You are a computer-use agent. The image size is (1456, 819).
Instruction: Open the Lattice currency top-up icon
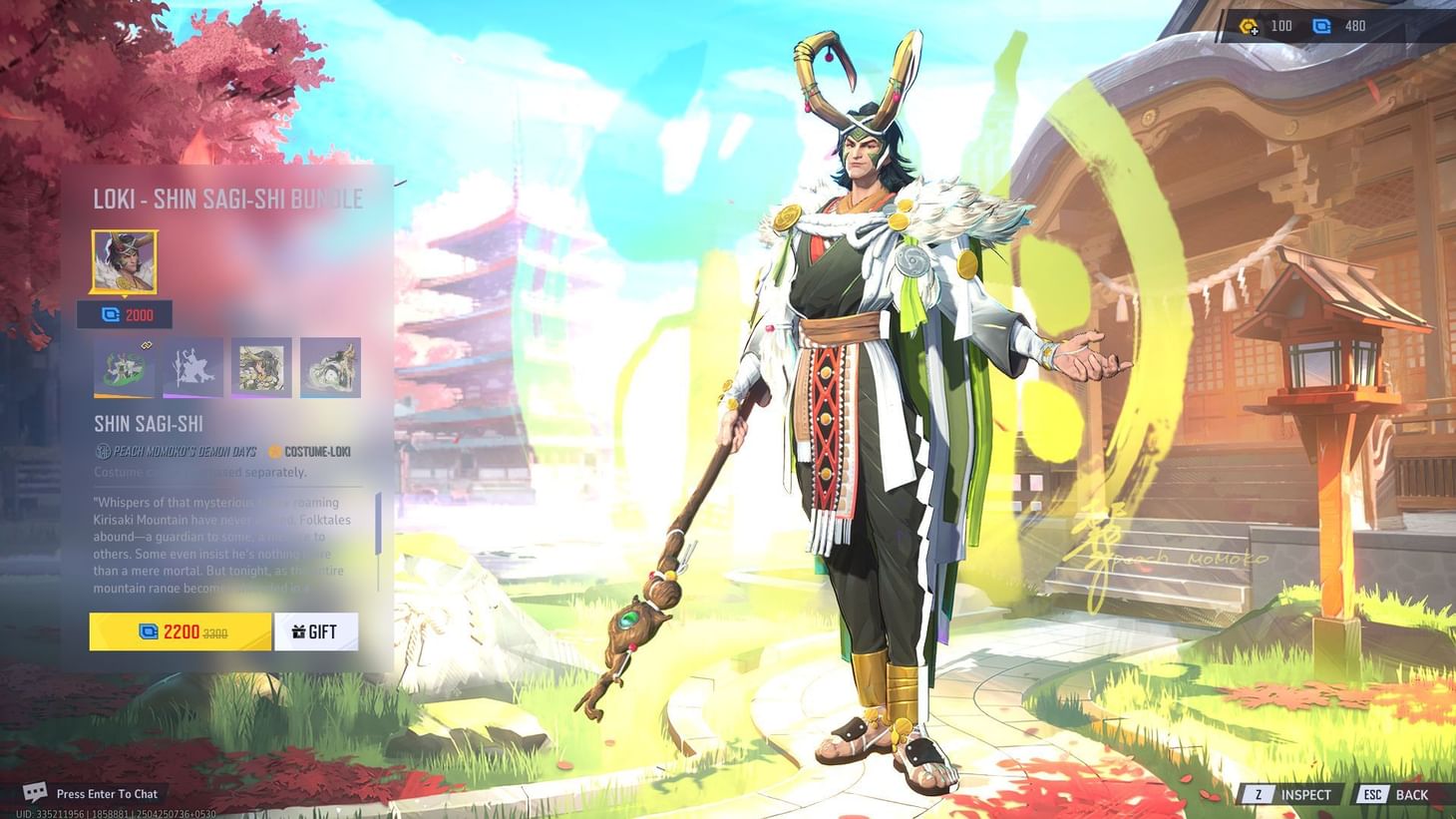[x=1249, y=27]
